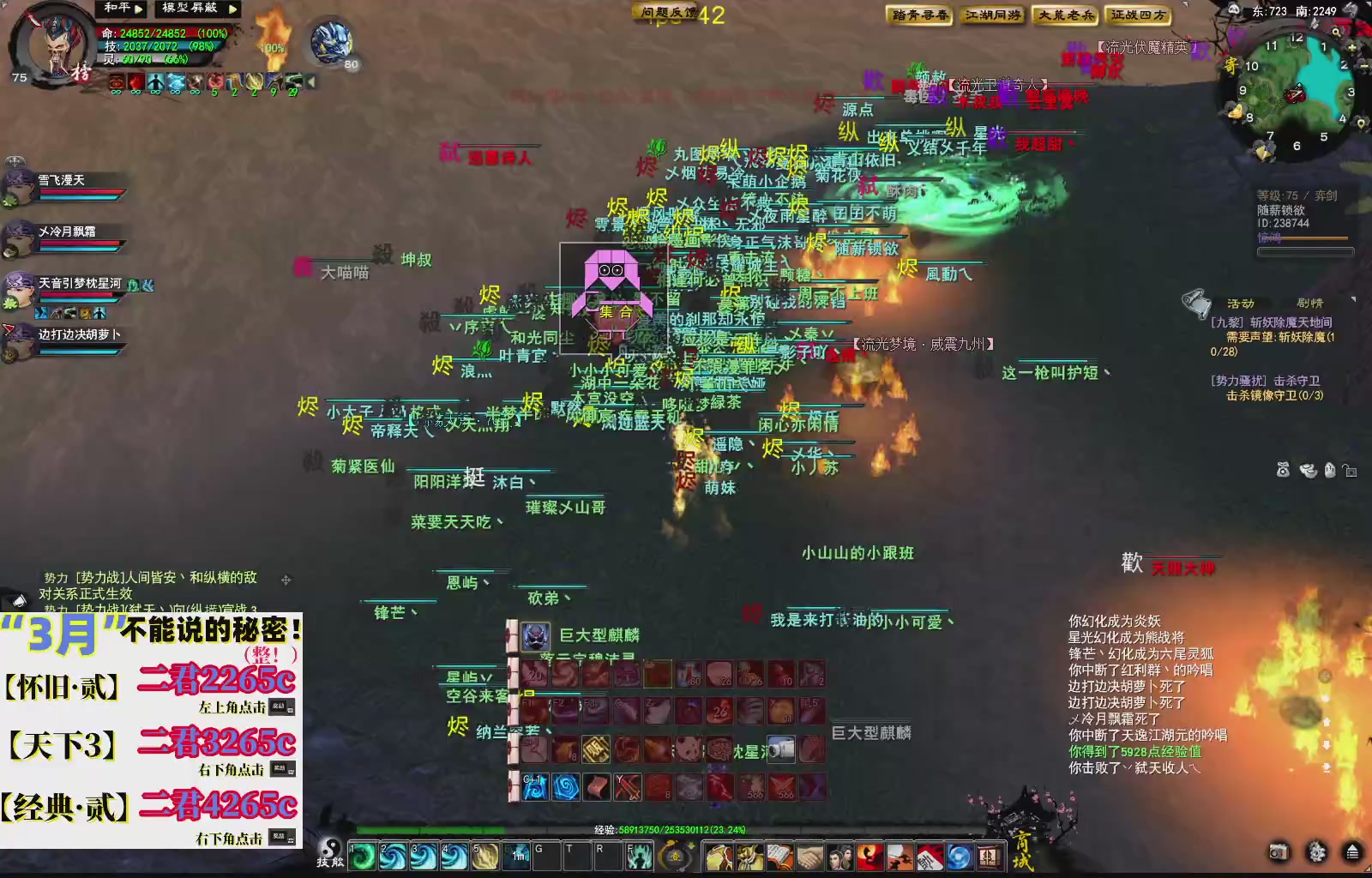
Task: Switch to the 活动 tab
Action: tap(1242, 304)
